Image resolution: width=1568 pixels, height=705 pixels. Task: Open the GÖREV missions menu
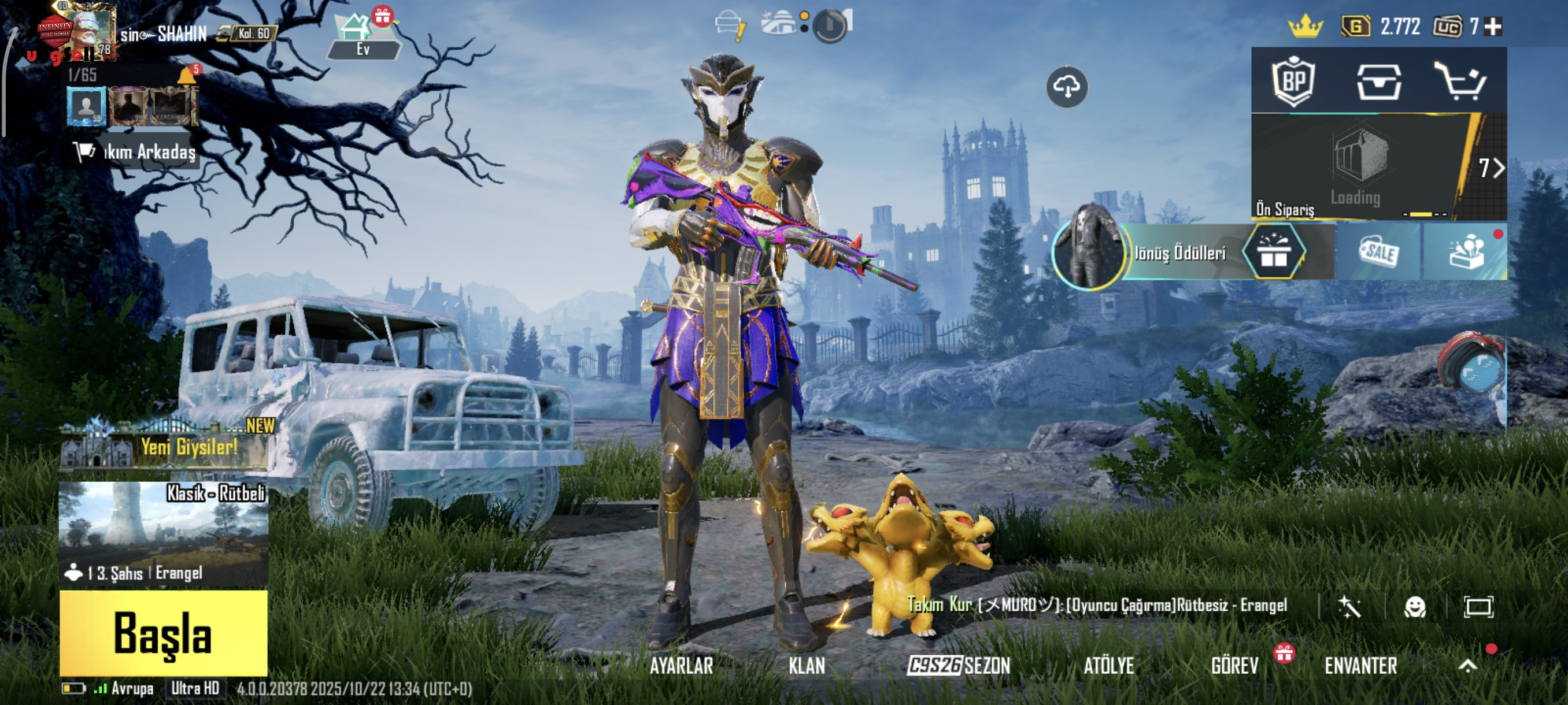[1234, 666]
